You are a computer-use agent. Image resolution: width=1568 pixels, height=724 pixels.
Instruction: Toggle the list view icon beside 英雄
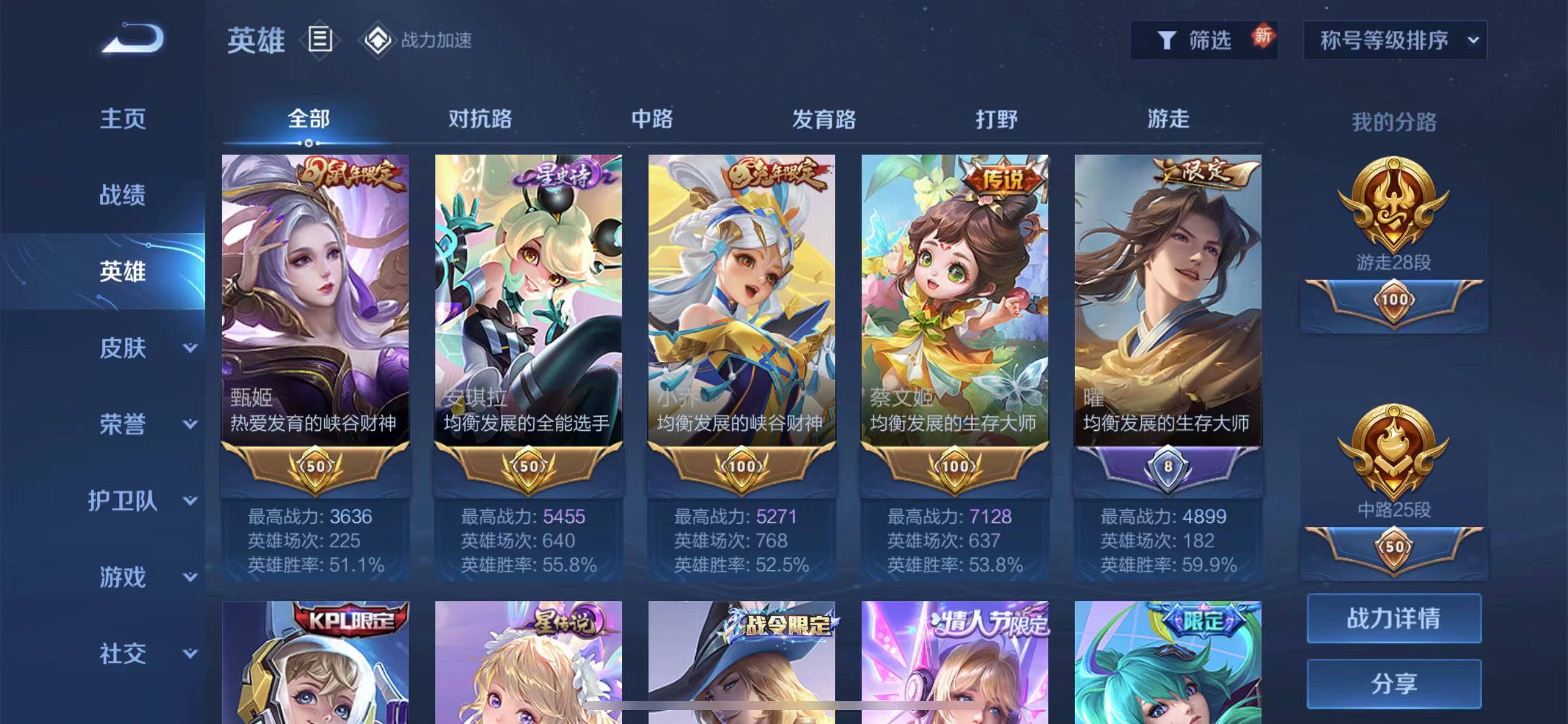click(320, 40)
